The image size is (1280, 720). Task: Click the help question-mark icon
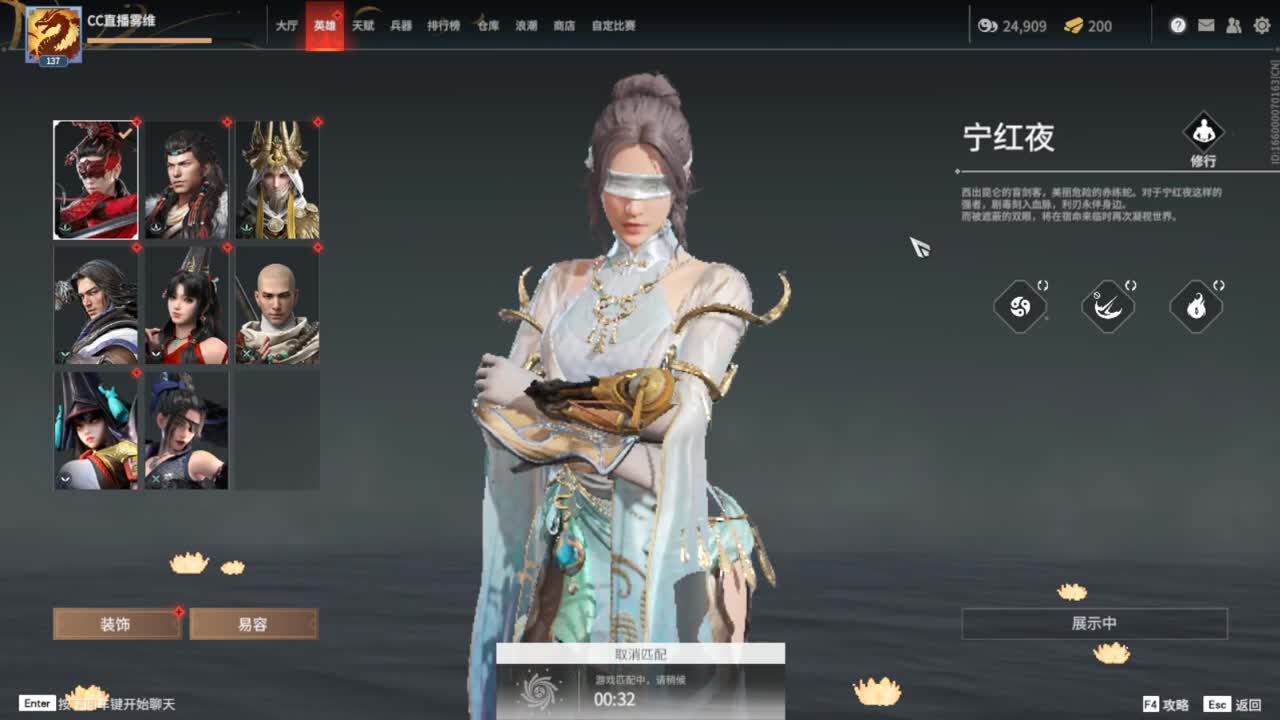[1177, 26]
